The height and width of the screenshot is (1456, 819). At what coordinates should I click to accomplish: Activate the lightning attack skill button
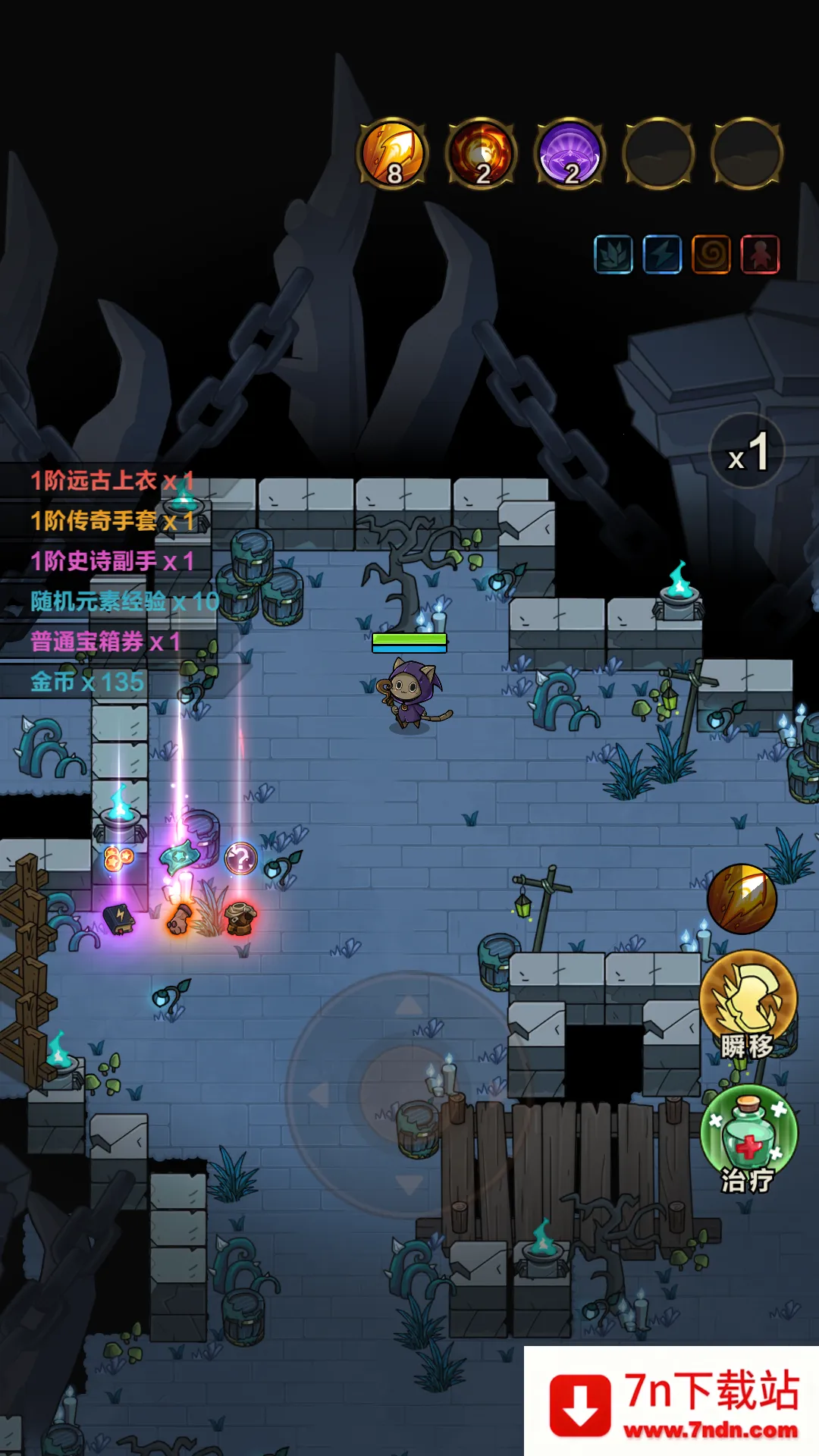click(742, 899)
